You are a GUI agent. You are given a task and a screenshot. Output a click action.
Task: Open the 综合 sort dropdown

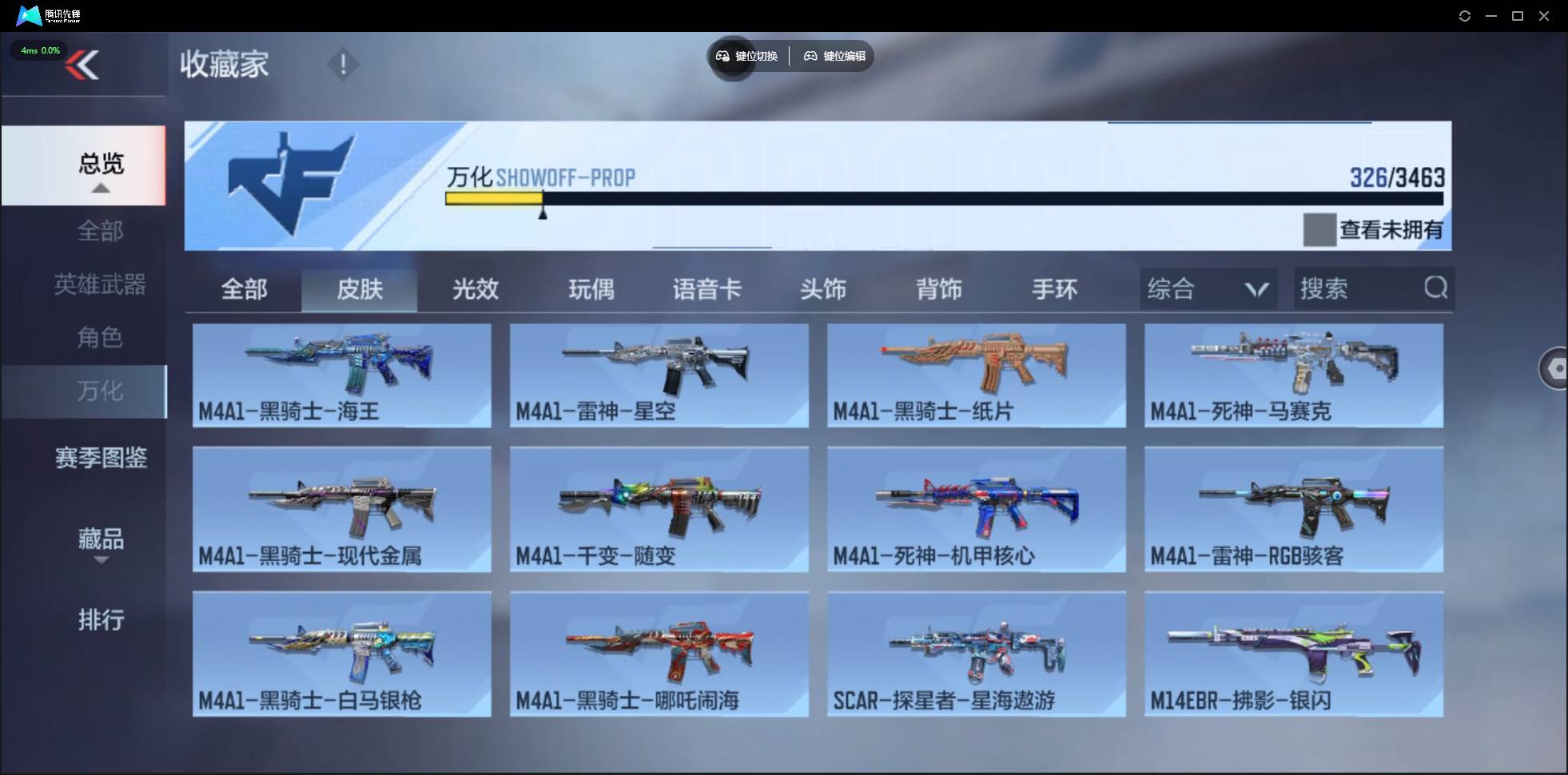tap(1208, 288)
